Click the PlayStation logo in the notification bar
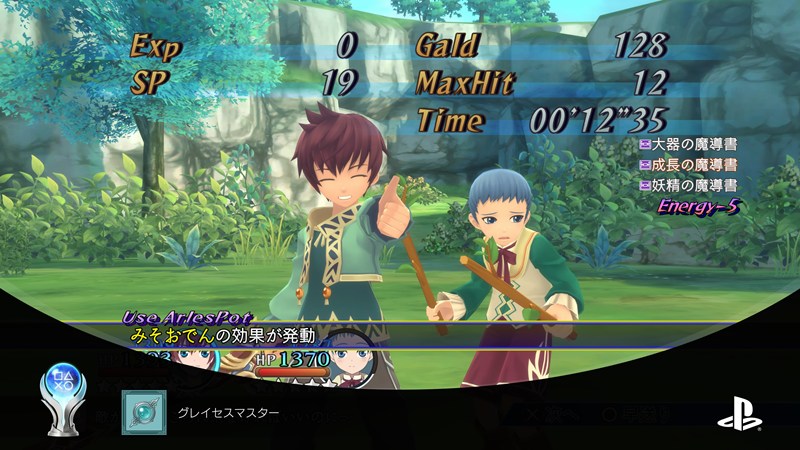Viewport: 800px width, 450px height. click(738, 412)
